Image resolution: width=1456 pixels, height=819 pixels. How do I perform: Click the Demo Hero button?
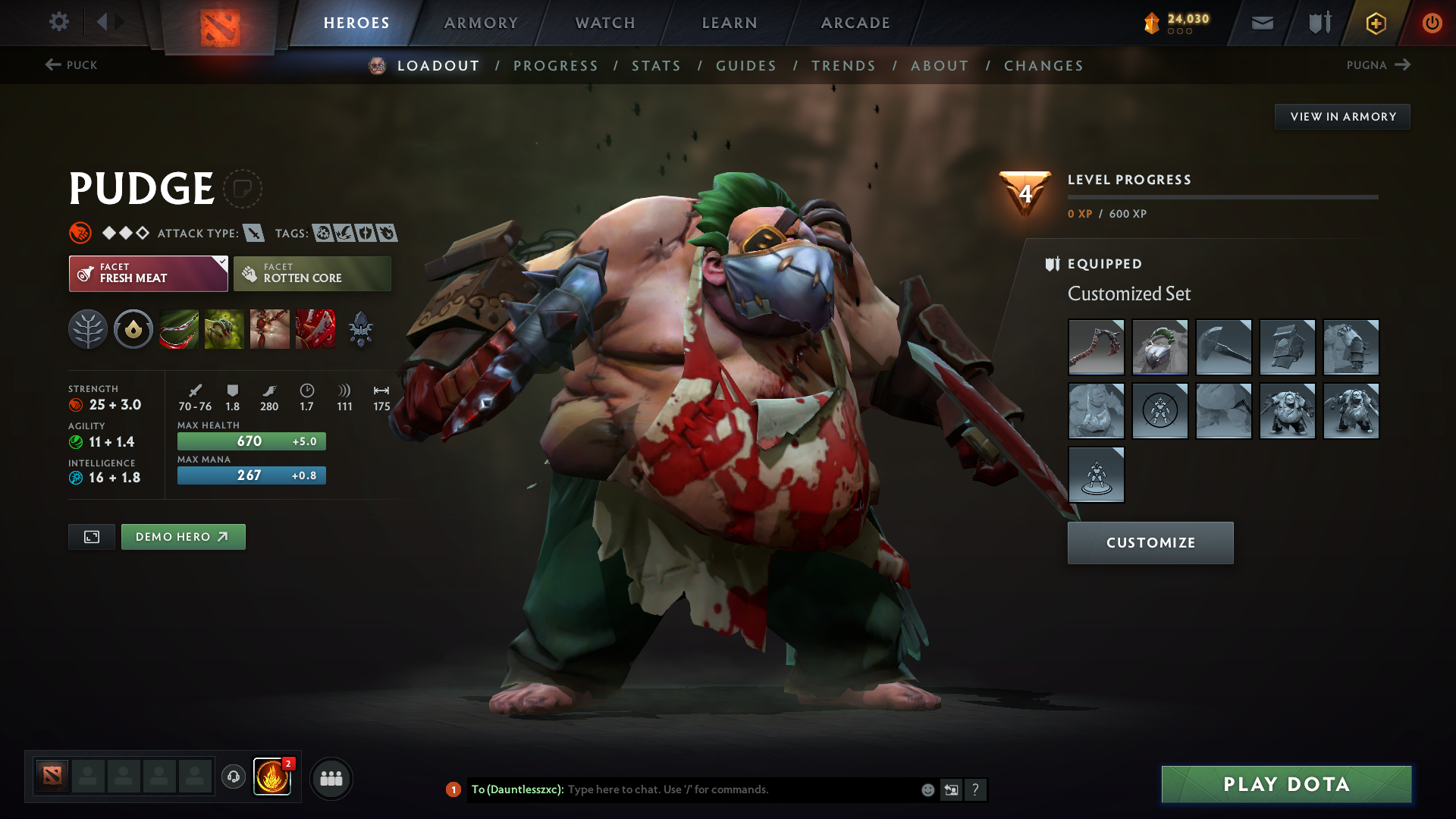coord(183,536)
